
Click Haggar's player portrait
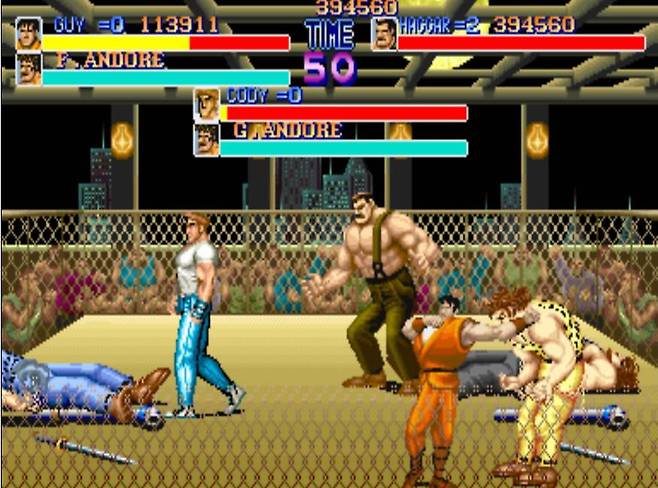pos(384,34)
